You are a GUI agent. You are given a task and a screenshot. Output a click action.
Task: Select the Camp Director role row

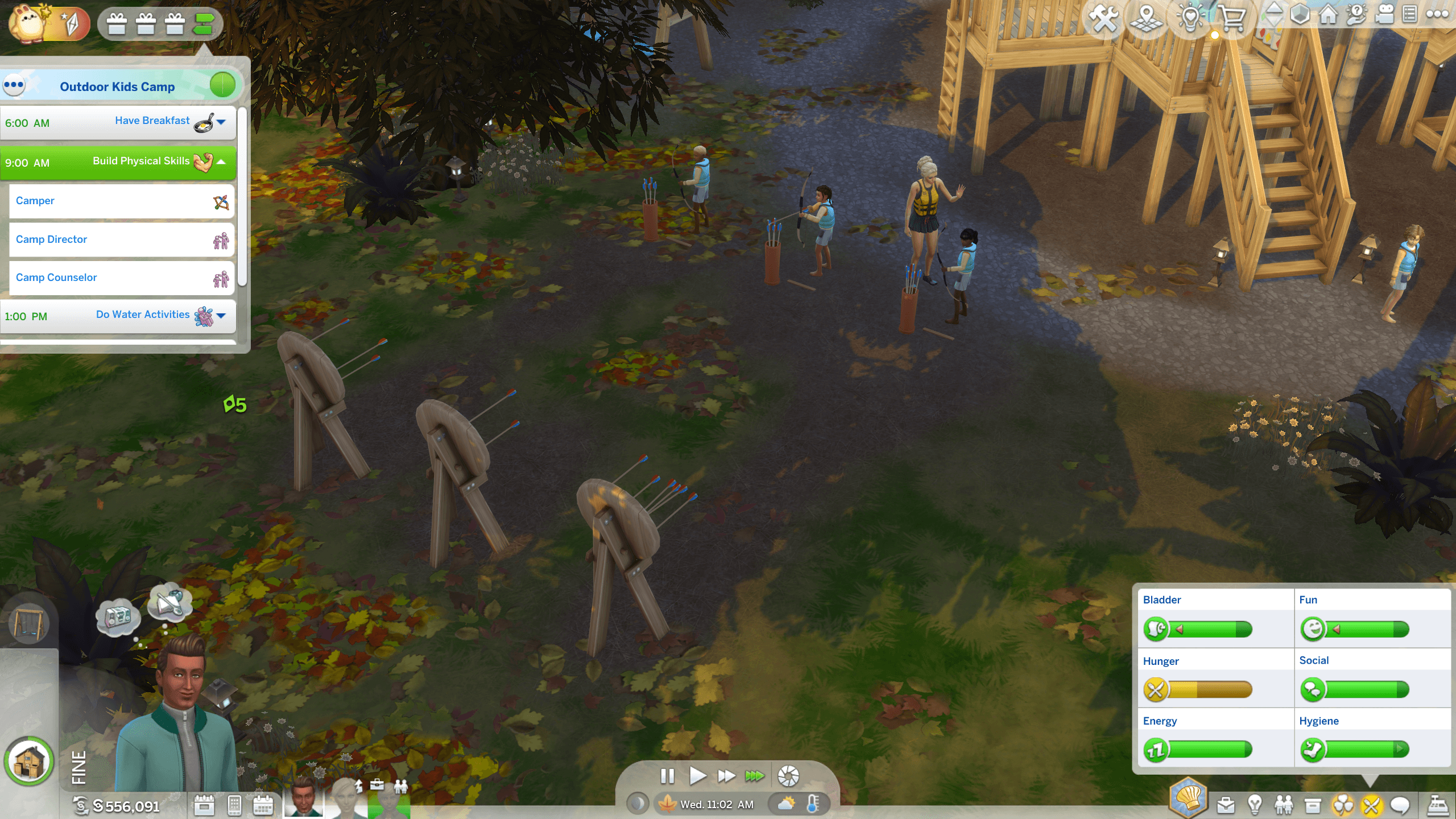(122, 240)
